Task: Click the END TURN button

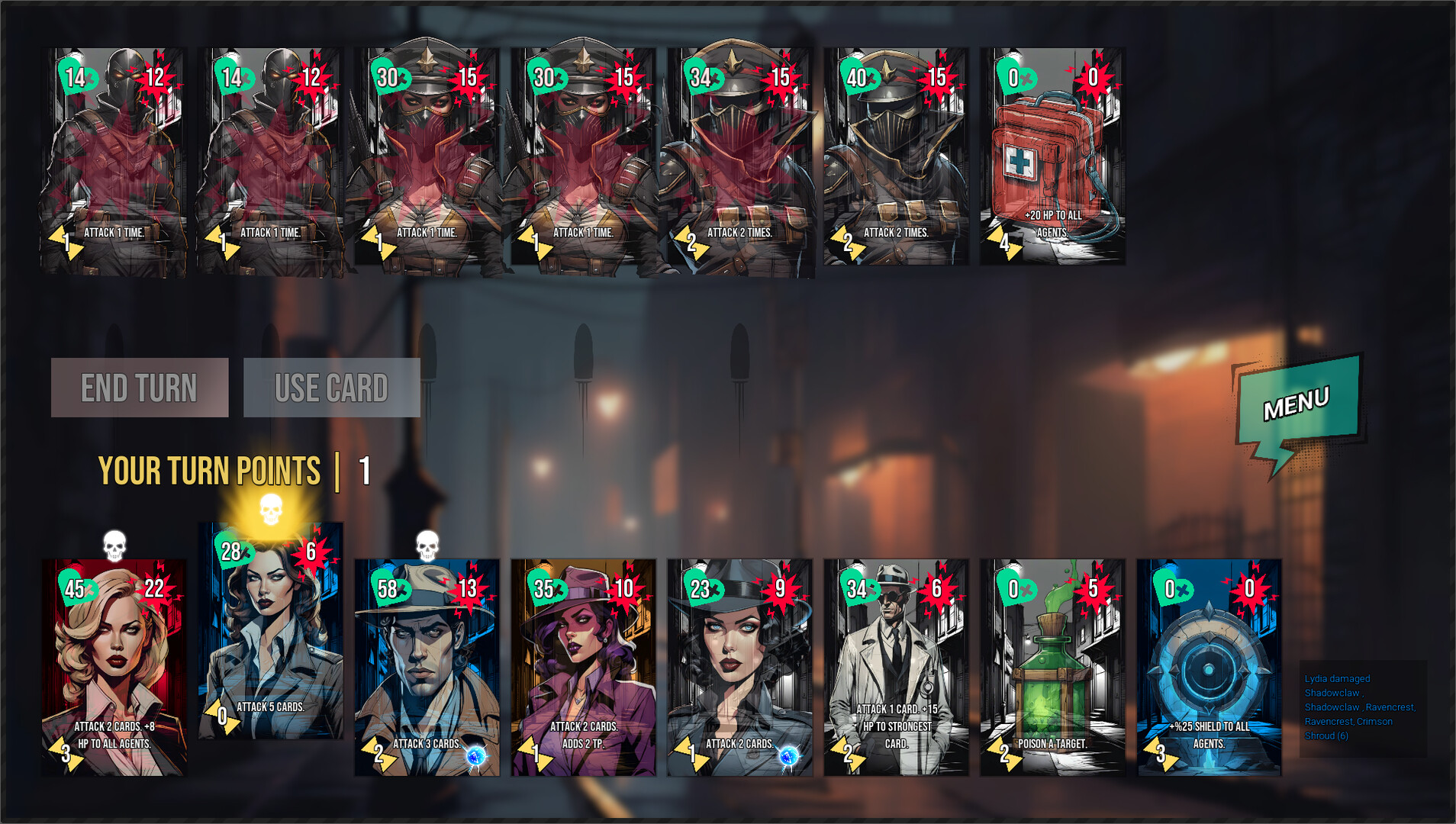Action: 138,388
